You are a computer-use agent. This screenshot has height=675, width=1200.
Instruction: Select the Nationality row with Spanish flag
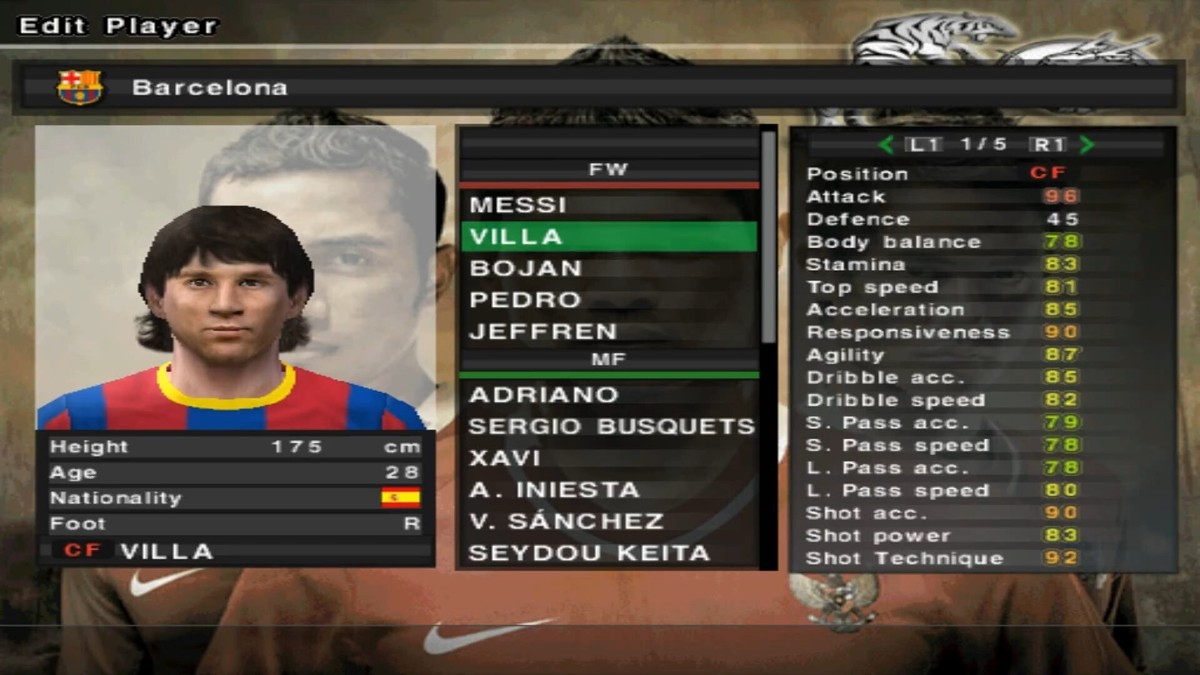pyautogui.click(x=235, y=498)
